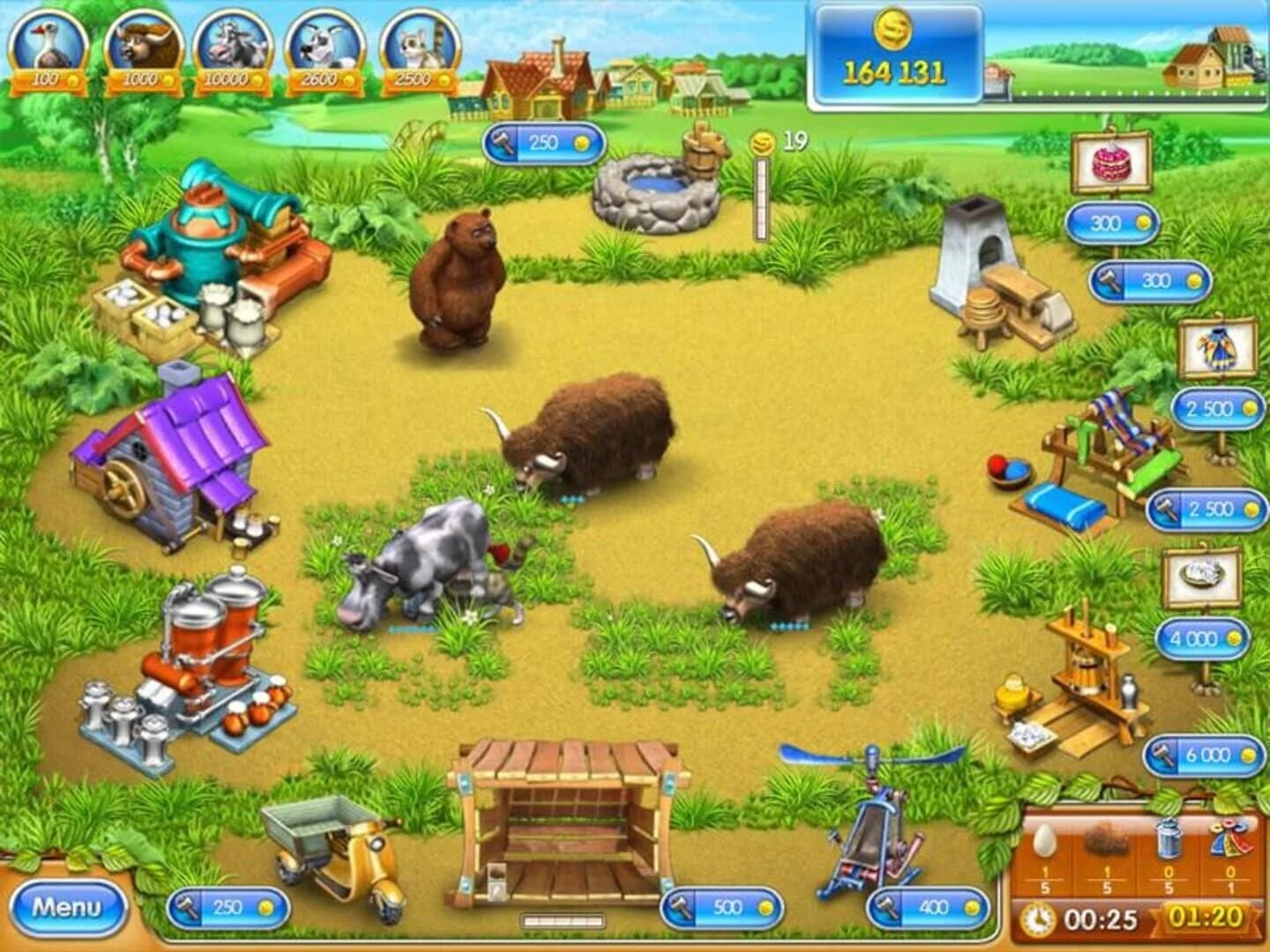Image resolution: width=1270 pixels, height=952 pixels.
Task: Click the bear to cage it
Action: click(x=459, y=273)
